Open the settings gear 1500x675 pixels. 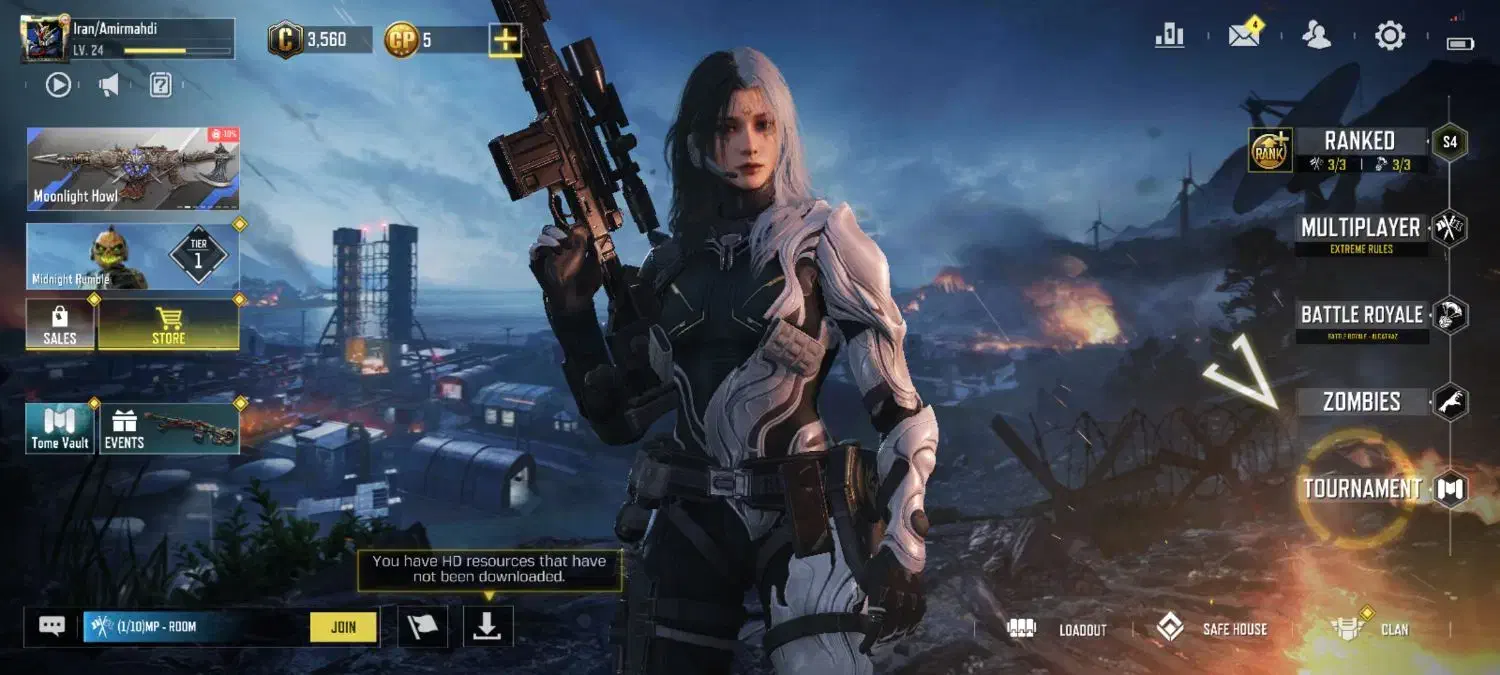[1390, 36]
